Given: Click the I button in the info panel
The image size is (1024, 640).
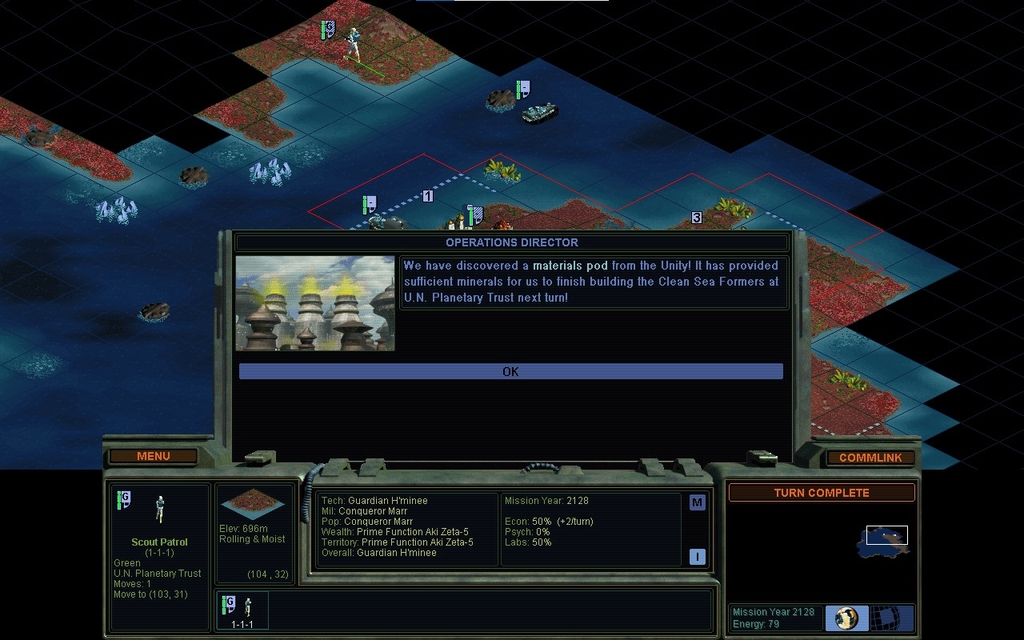Looking at the screenshot, I should tap(697, 557).
